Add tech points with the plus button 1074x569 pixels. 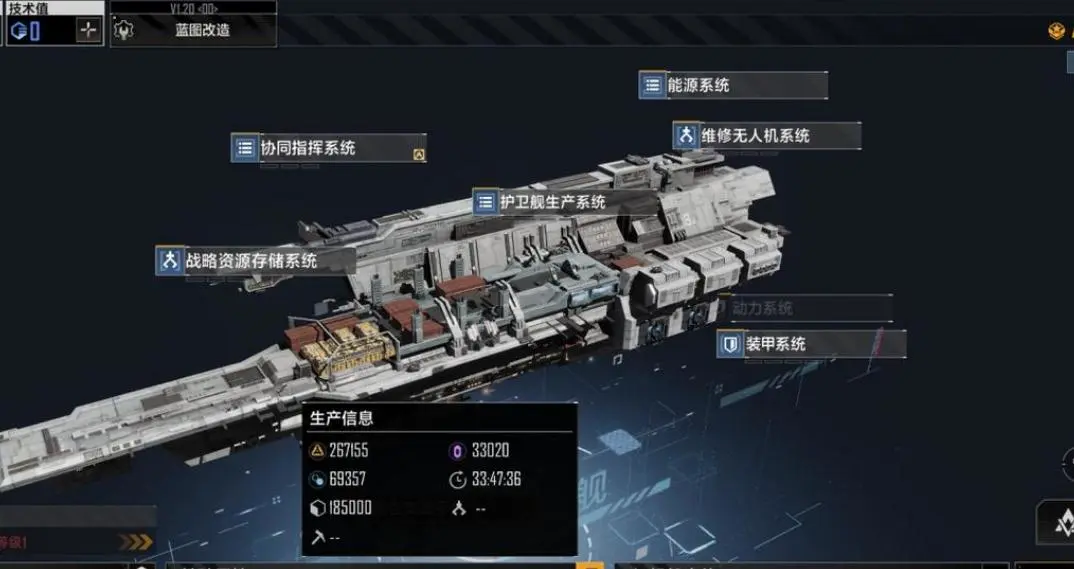89,30
